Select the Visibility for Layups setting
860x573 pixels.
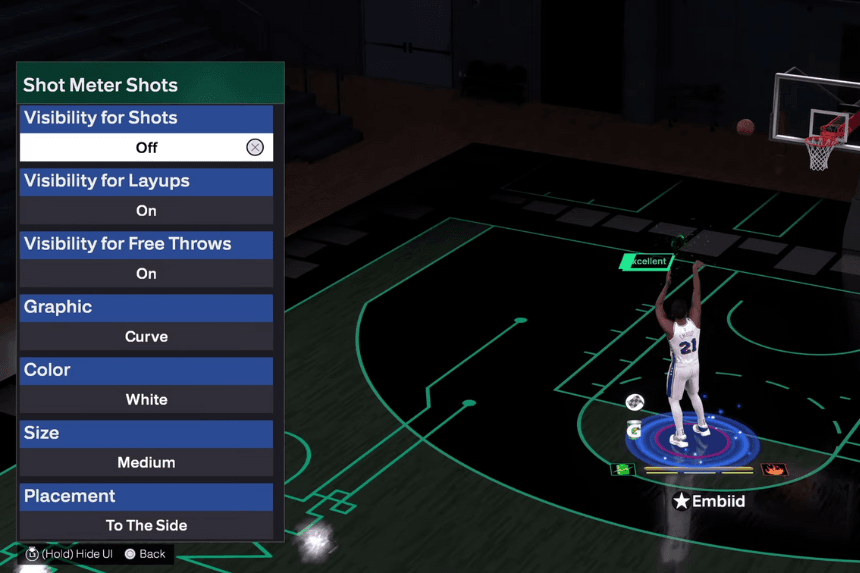[x=146, y=181]
